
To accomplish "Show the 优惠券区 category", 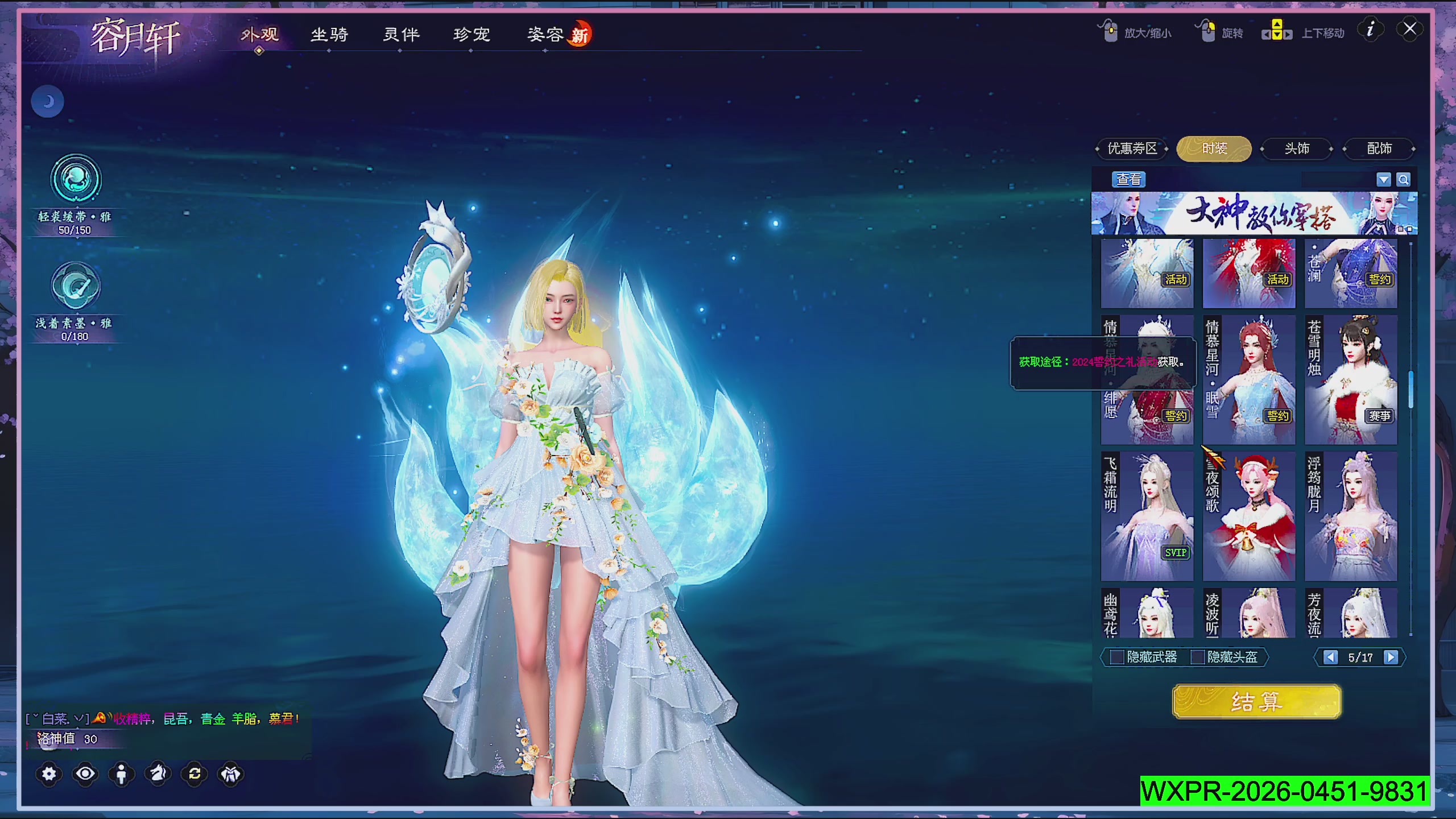I will click(x=1132, y=149).
